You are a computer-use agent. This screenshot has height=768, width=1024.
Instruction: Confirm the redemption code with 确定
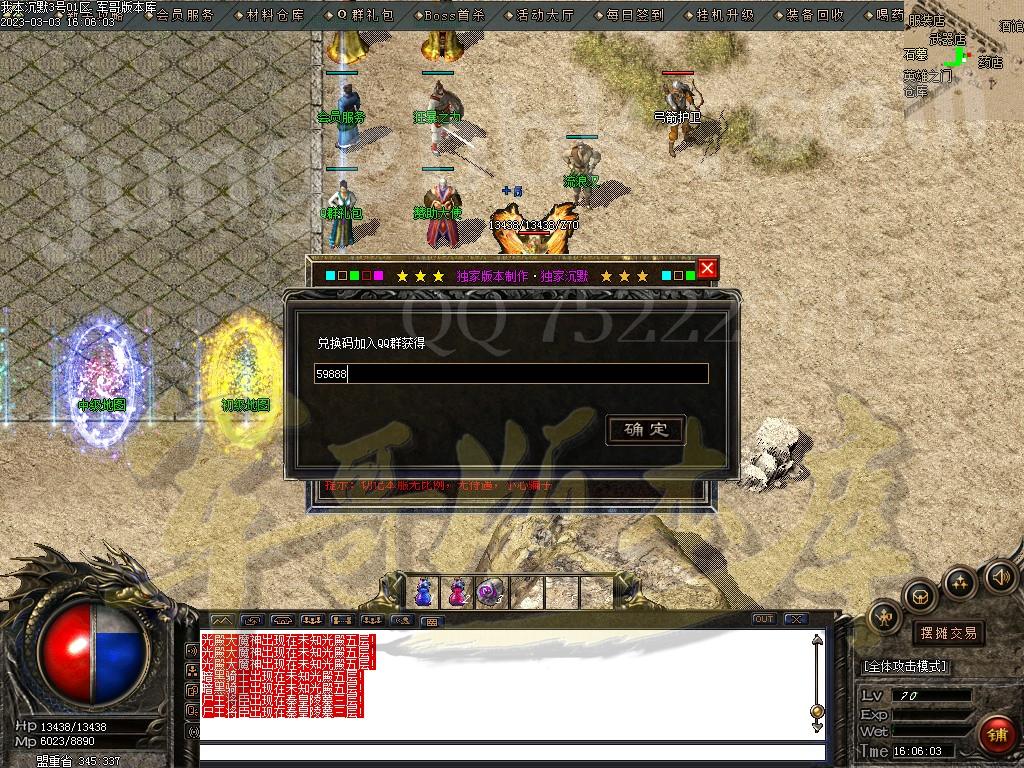[x=646, y=430]
